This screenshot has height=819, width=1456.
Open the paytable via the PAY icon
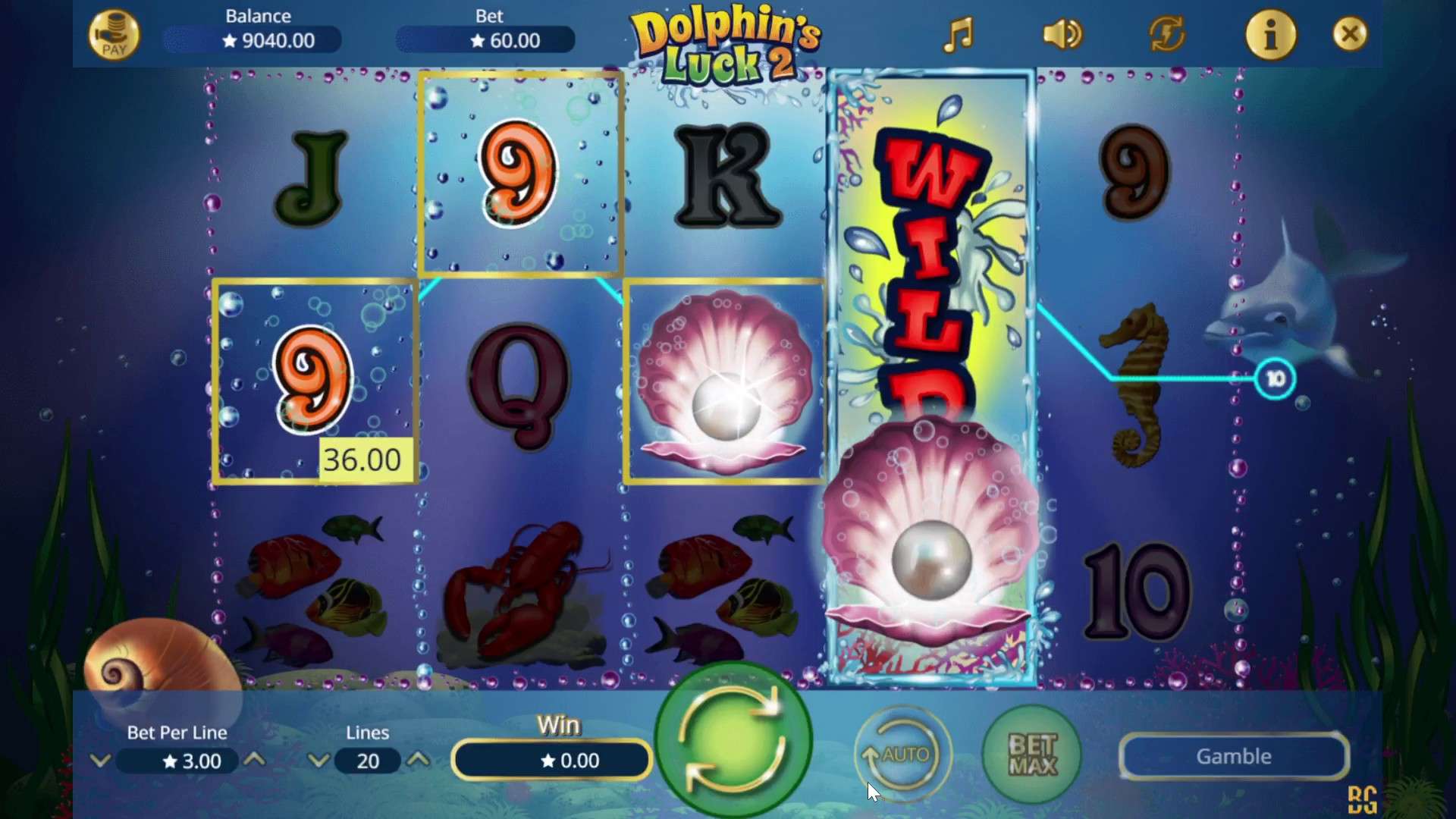114,34
